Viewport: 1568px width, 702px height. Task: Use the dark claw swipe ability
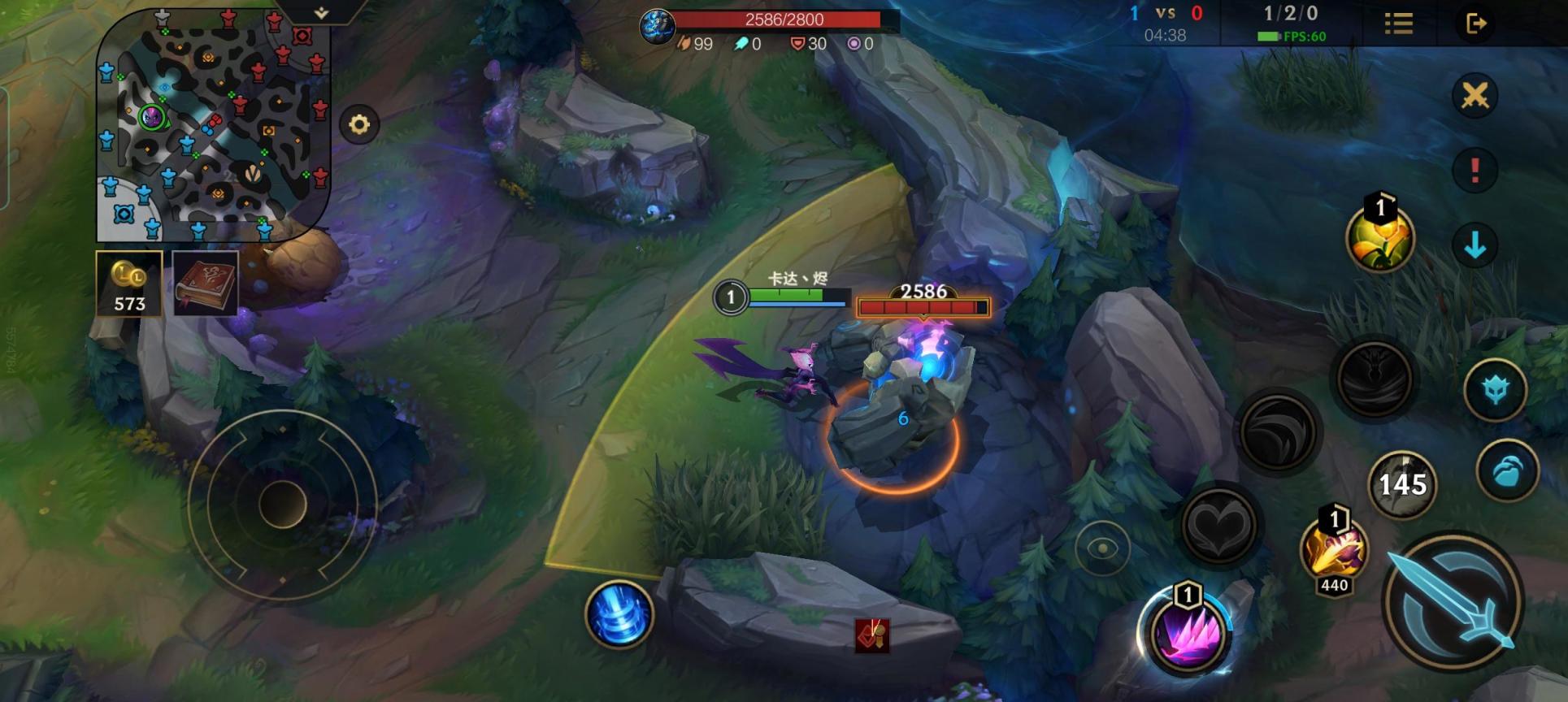tap(1277, 433)
